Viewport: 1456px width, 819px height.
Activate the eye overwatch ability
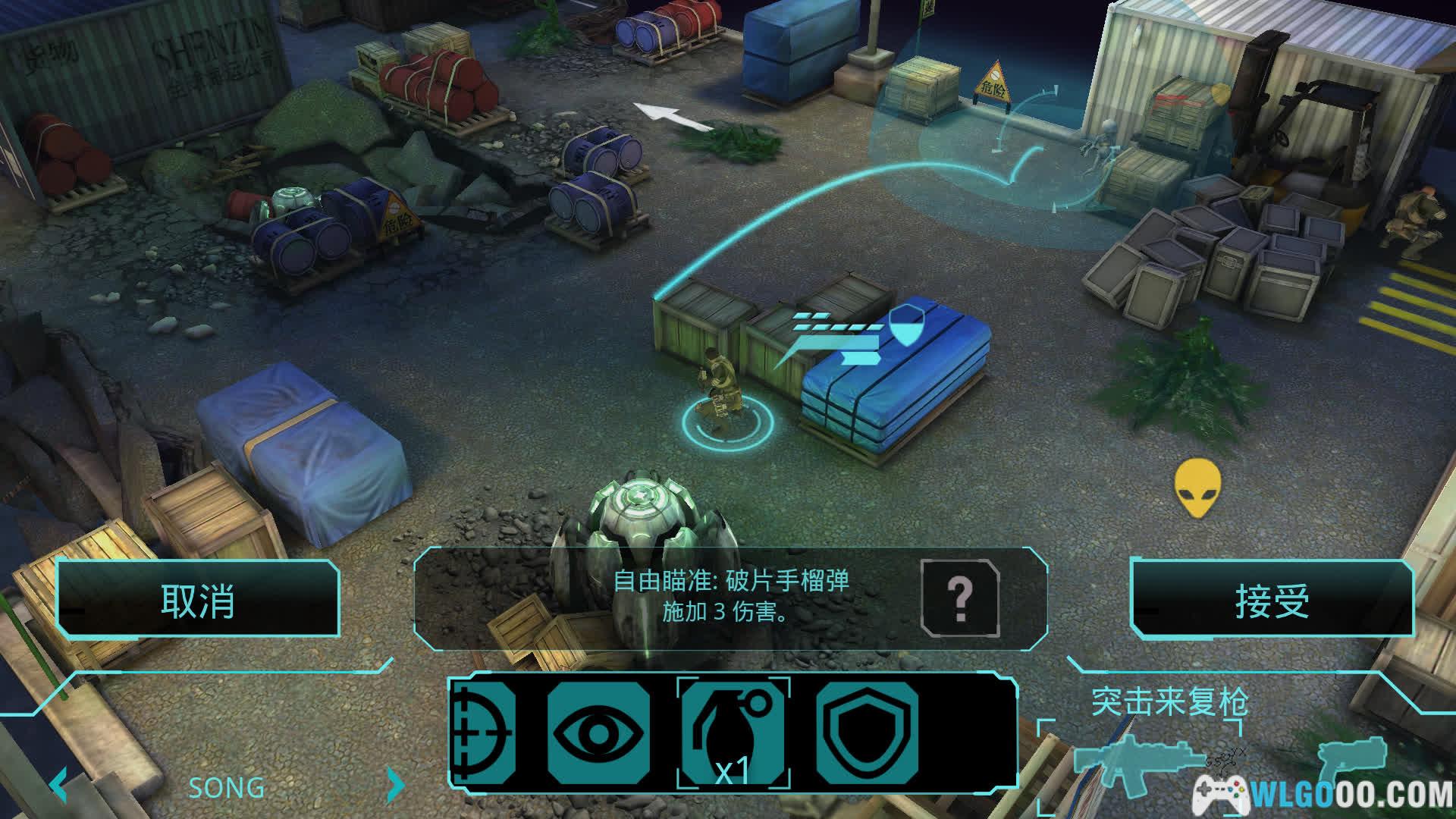coord(598,733)
